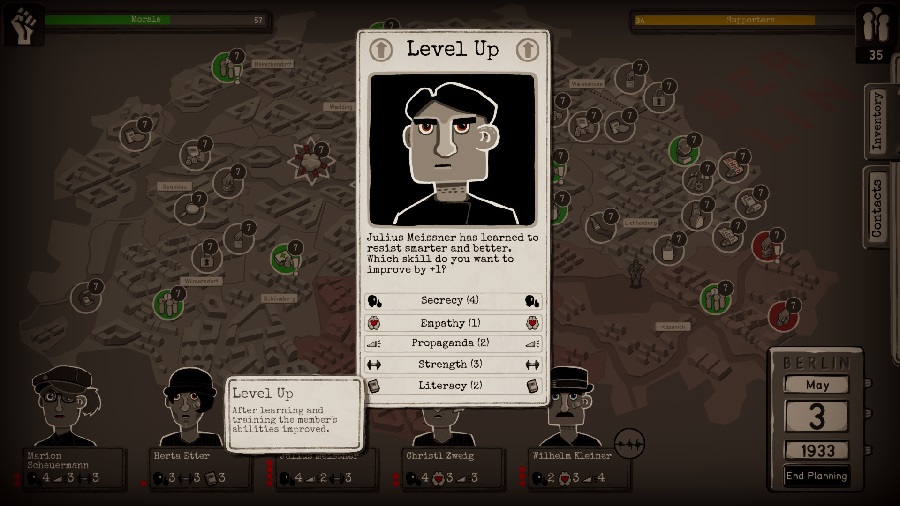This screenshot has height=506, width=900.
Task: Select Propaganda (2) to upgrade
Action: pos(453,343)
